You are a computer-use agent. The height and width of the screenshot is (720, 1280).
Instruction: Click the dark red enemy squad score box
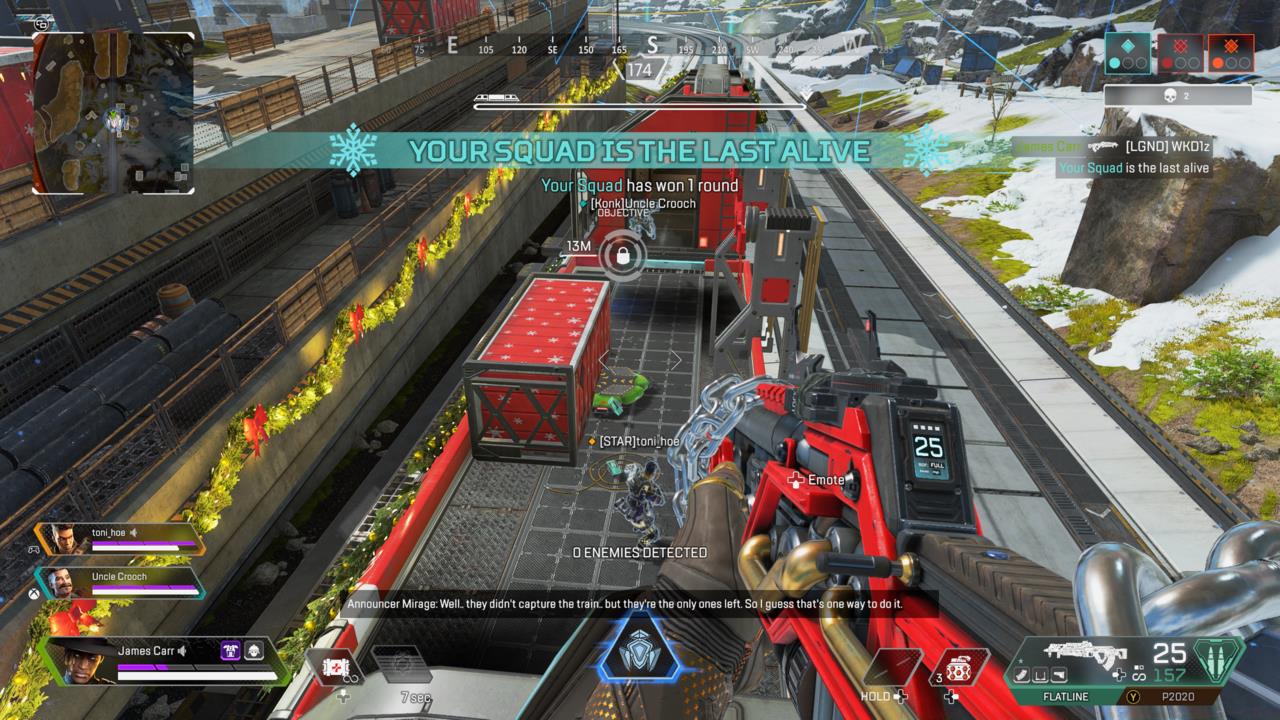click(1180, 52)
